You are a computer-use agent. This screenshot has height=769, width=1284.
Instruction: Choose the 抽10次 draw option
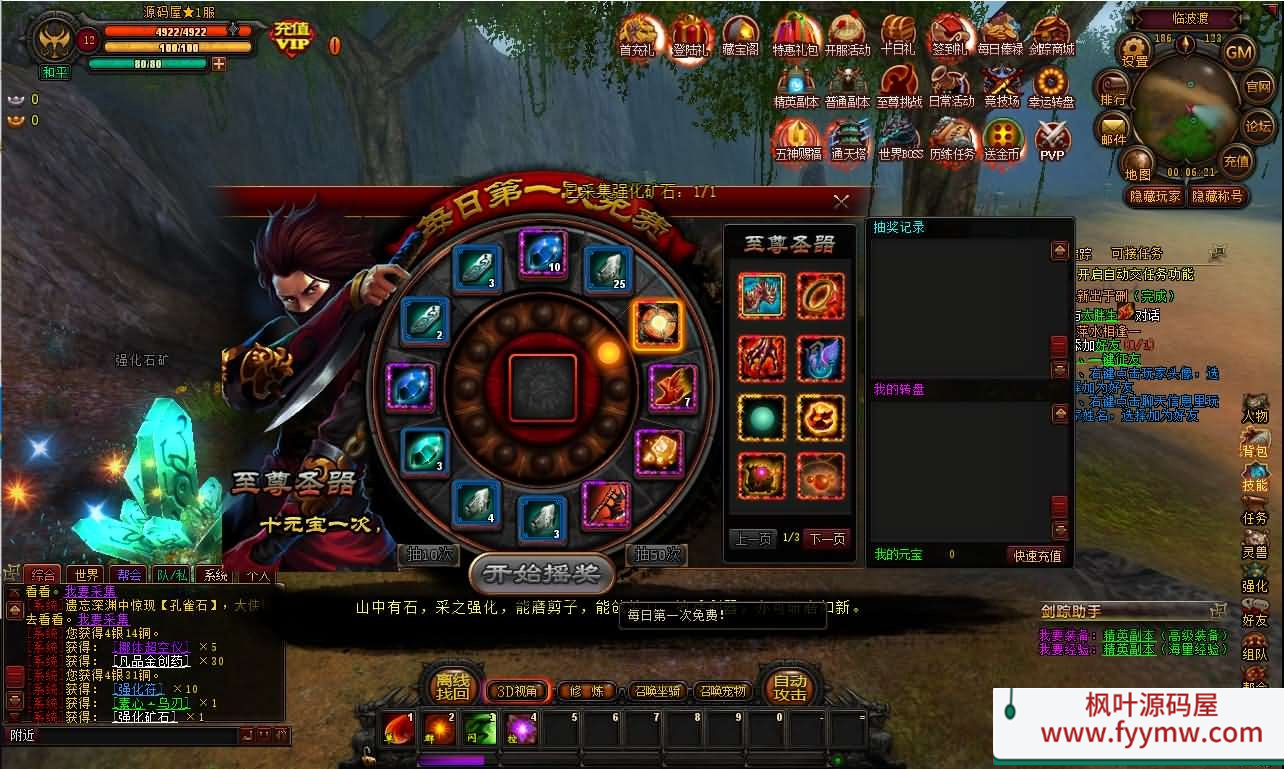(427, 554)
